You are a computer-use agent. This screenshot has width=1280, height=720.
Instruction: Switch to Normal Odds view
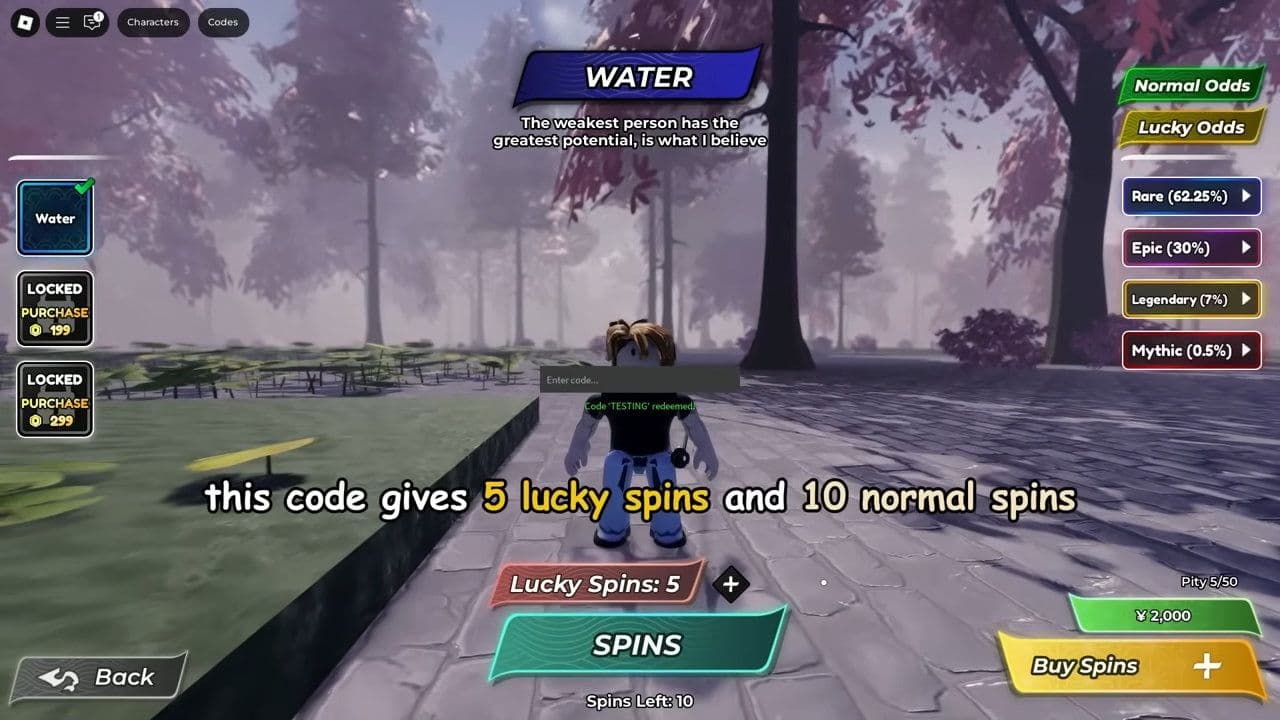tap(1191, 86)
